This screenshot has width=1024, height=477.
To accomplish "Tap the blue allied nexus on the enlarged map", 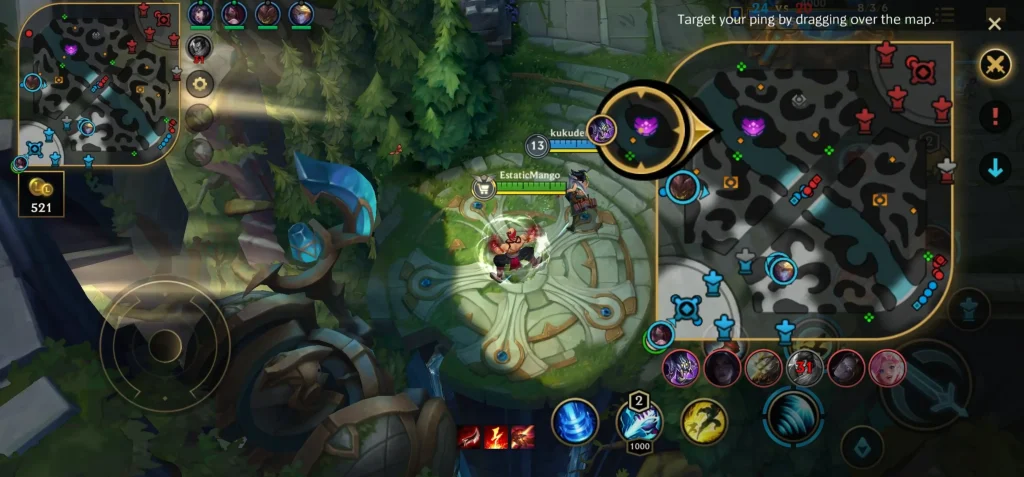I will [685, 307].
